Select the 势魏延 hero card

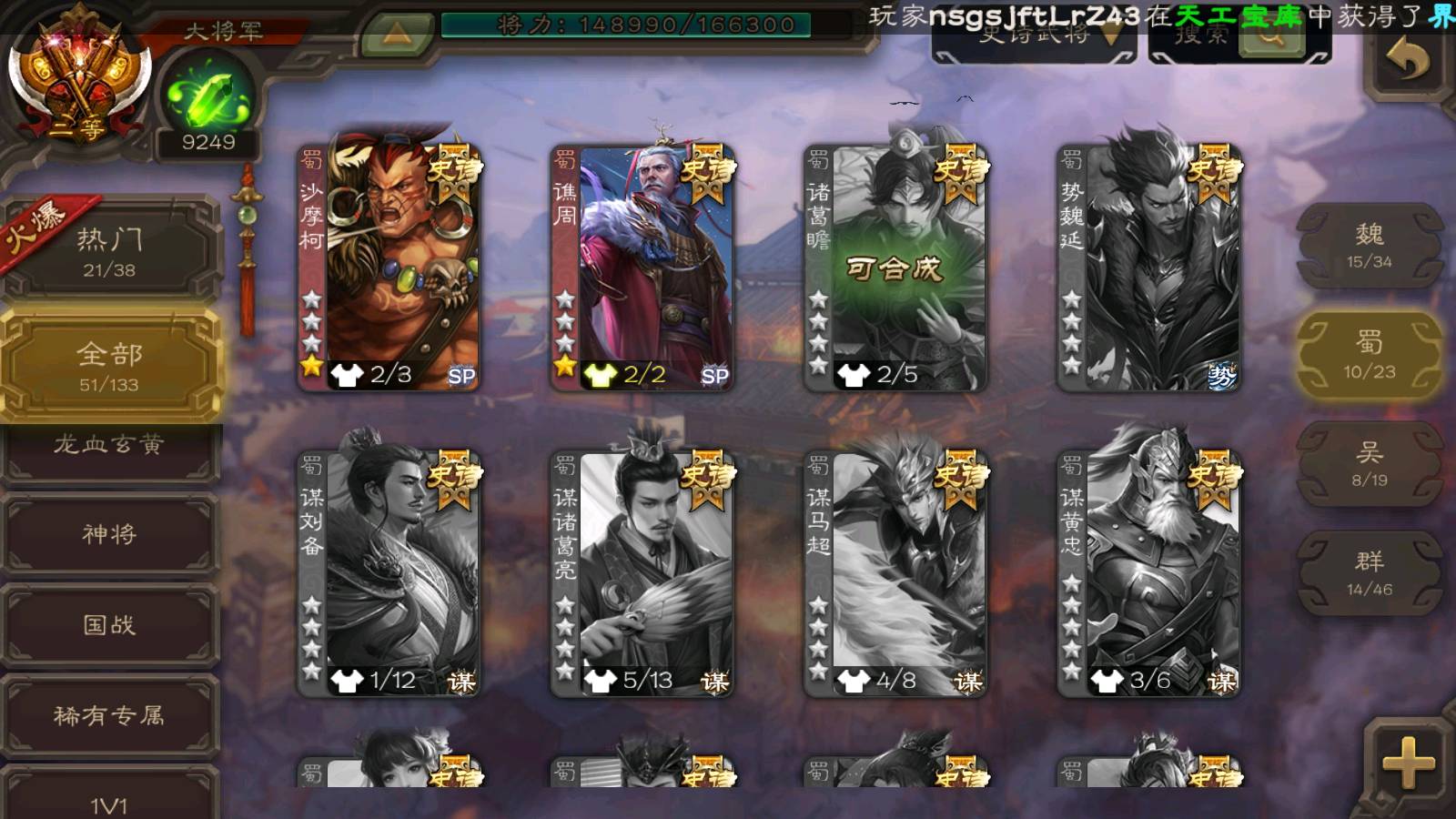(1148, 268)
